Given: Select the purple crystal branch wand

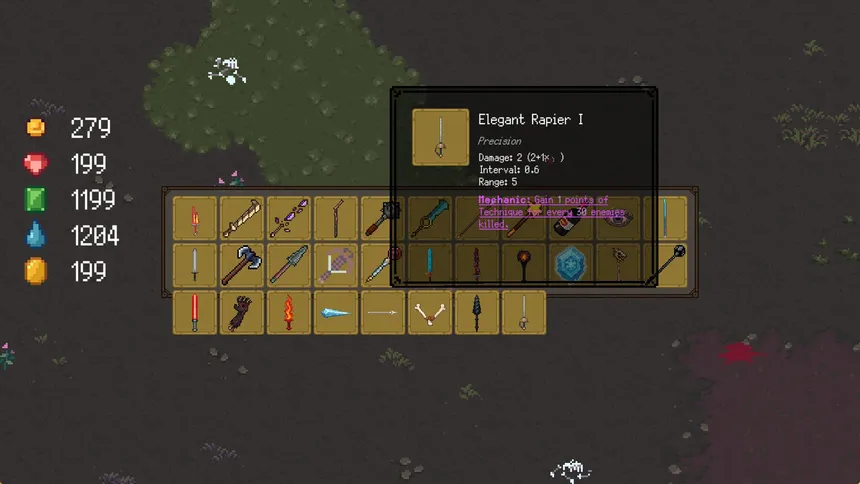Looking at the screenshot, I should tap(288, 217).
